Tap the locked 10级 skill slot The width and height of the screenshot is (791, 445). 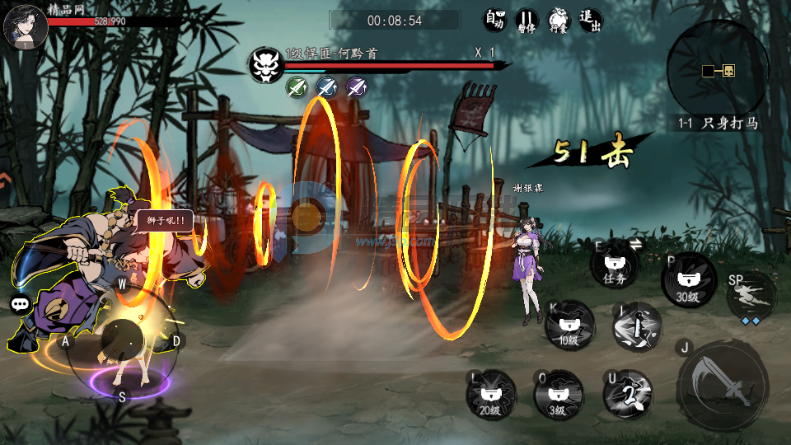[x=569, y=326]
